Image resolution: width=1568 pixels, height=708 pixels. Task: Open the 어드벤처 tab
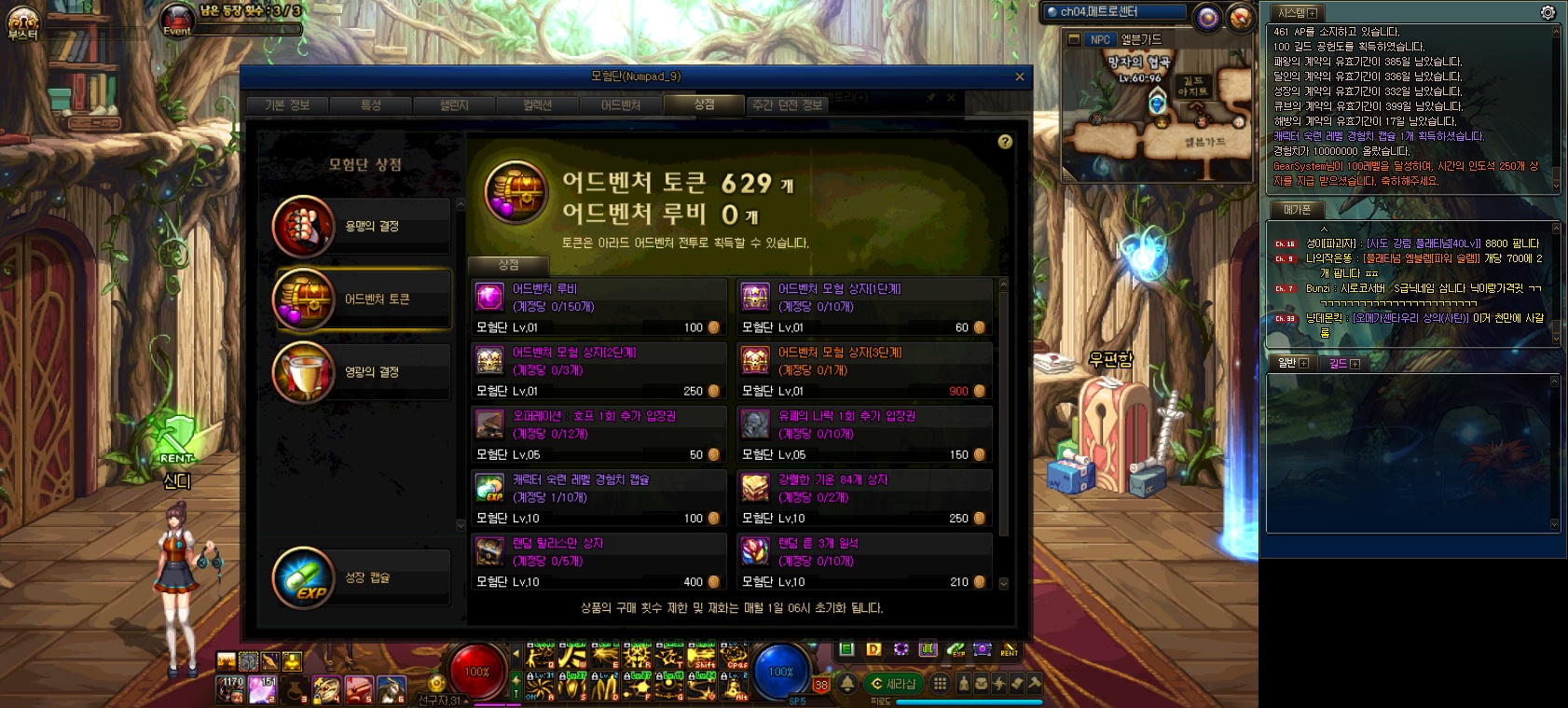[621, 105]
